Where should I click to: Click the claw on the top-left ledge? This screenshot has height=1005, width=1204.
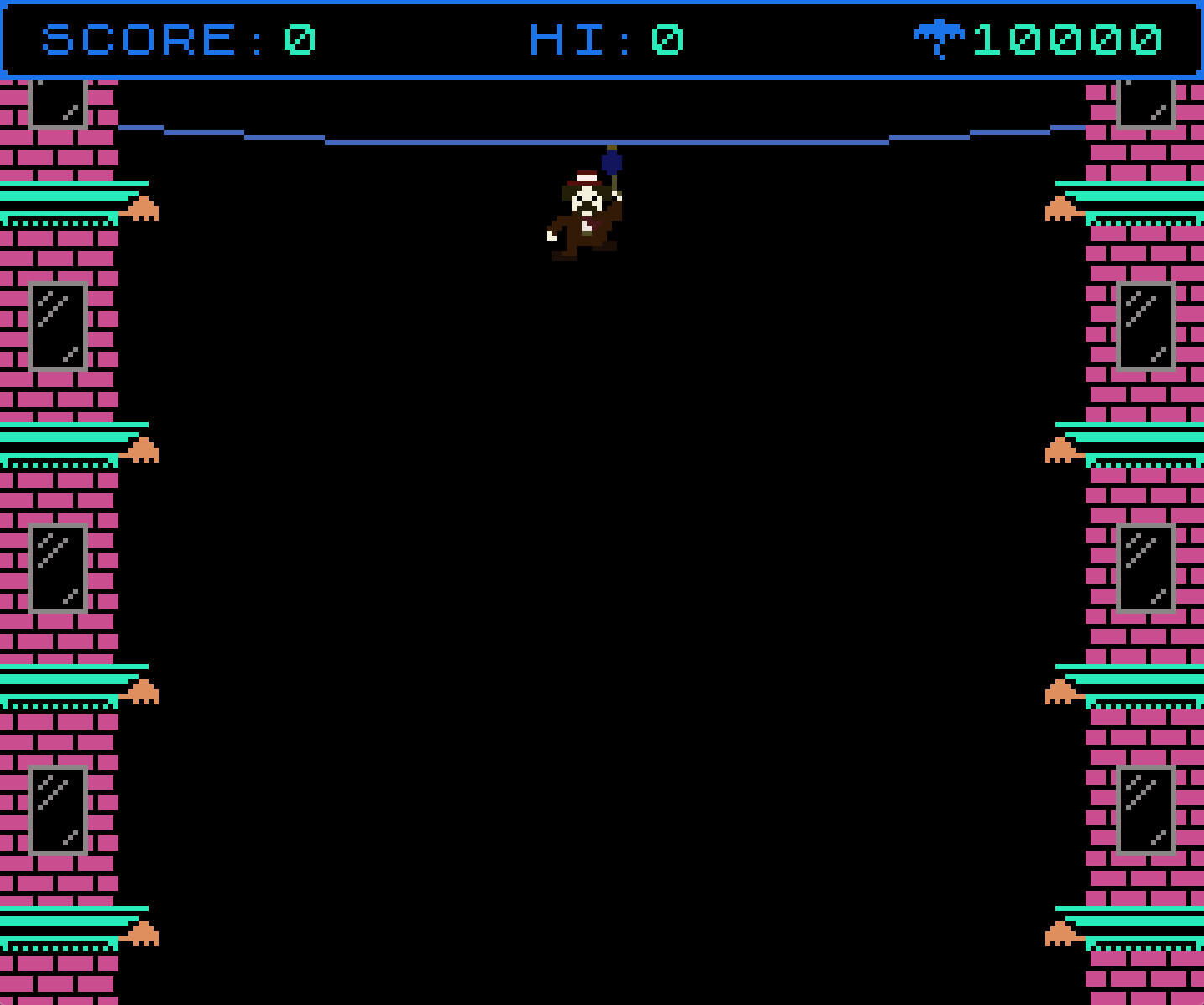coord(144,207)
